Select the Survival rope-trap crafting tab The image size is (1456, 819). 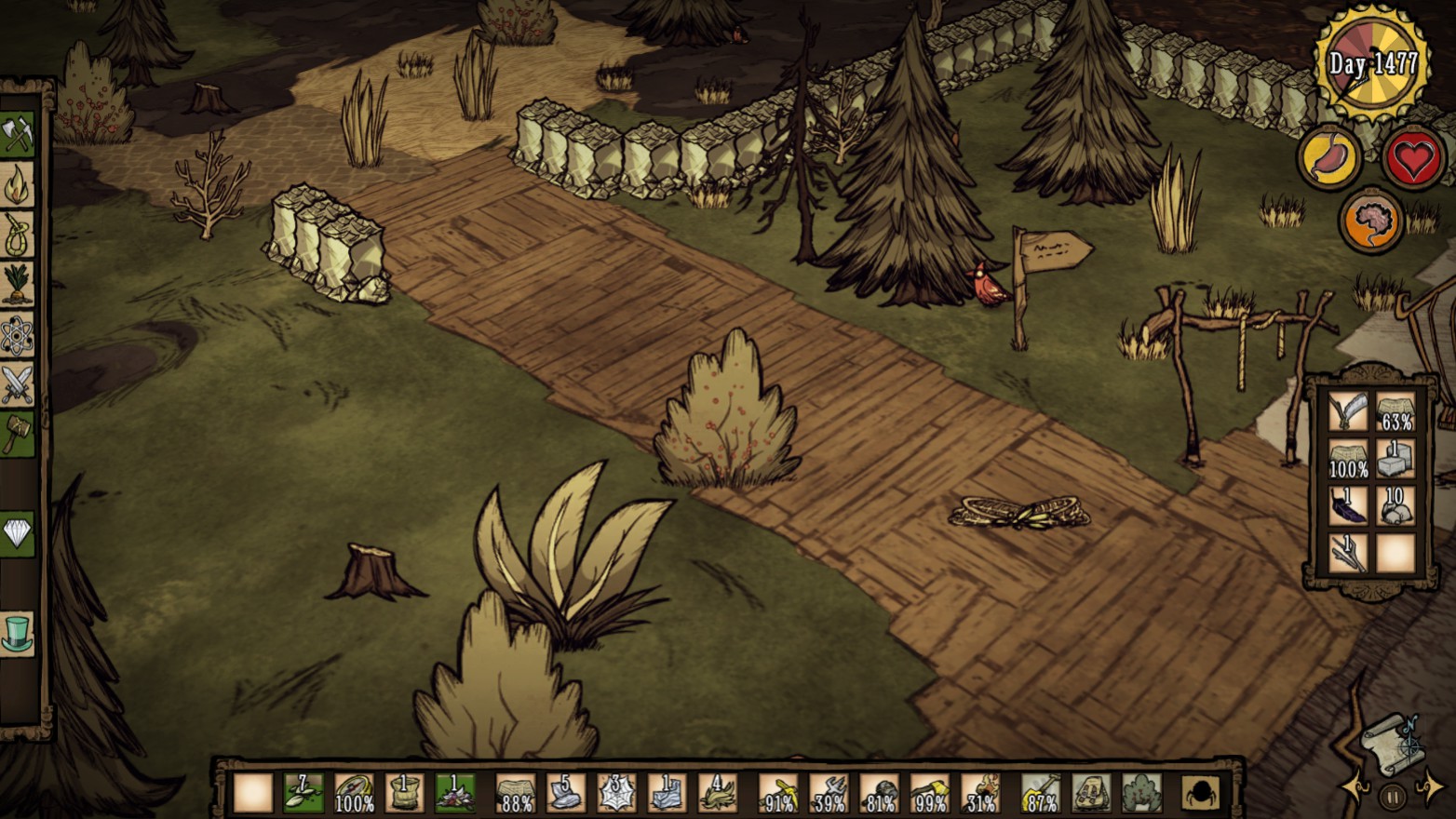pyautogui.click(x=18, y=235)
